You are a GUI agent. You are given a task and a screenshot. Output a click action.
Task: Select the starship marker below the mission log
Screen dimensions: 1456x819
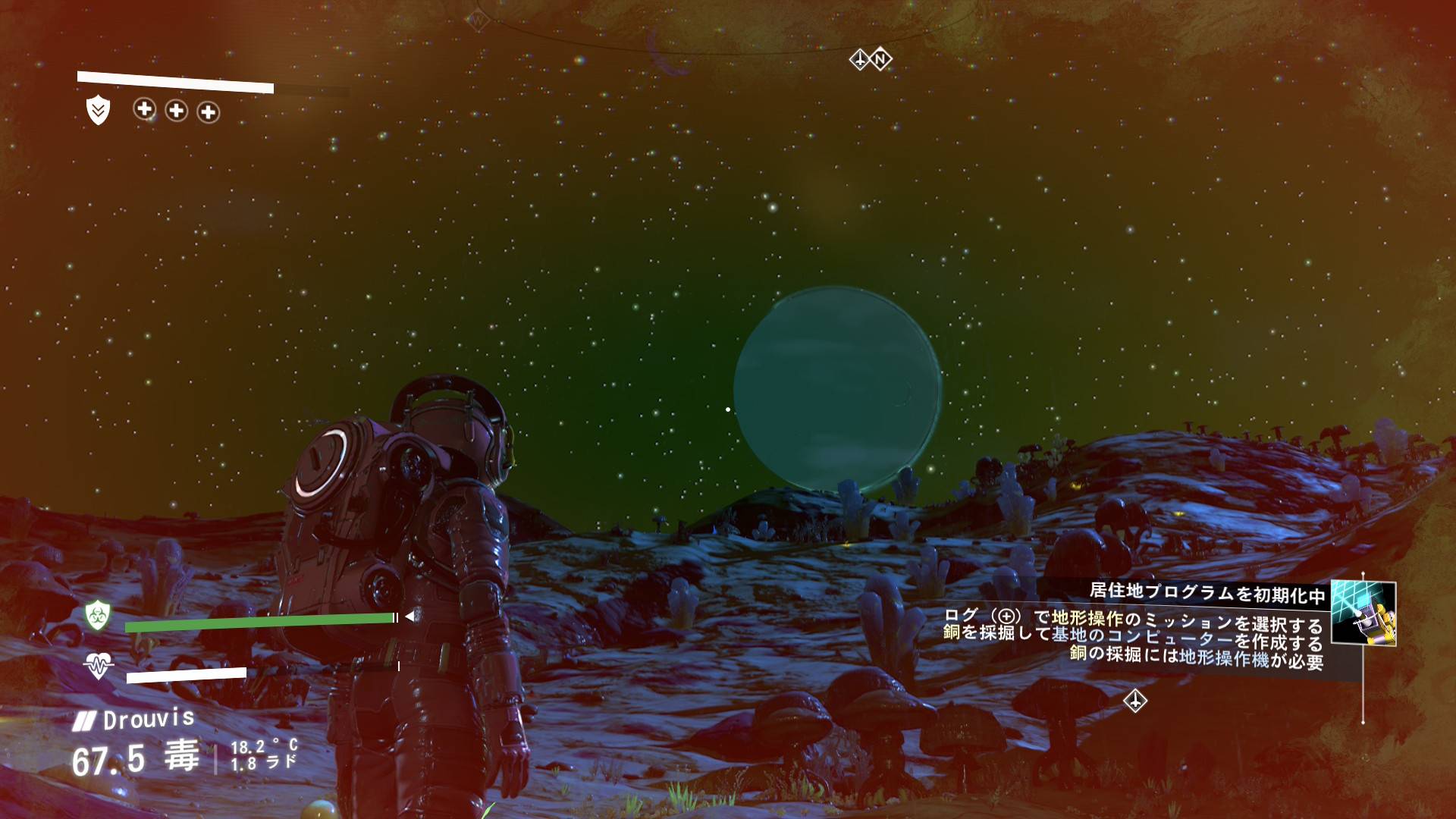pos(1134,701)
